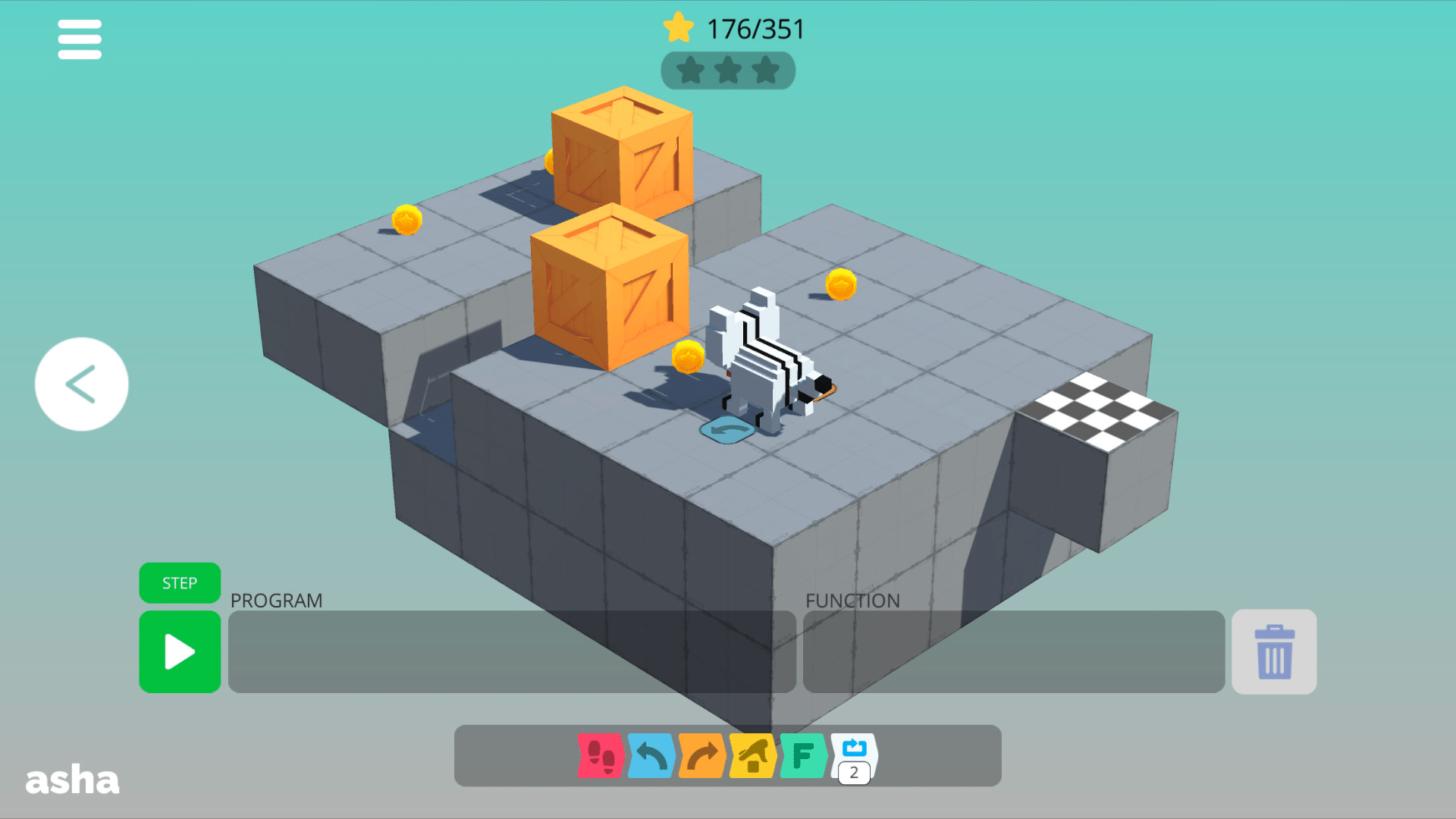This screenshot has width=1456, height=819.
Task: Click the empty FUNCTION area
Action: [x=1012, y=652]
